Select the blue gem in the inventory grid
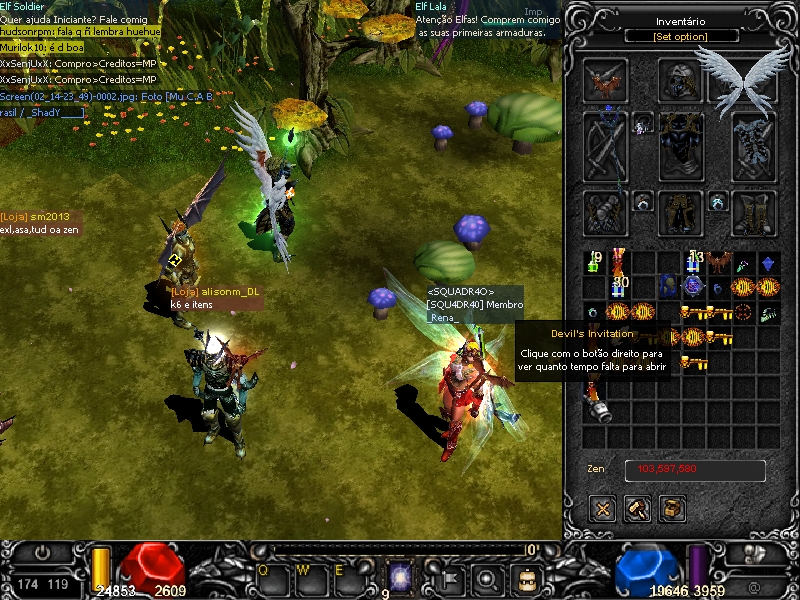 [767, 263]
